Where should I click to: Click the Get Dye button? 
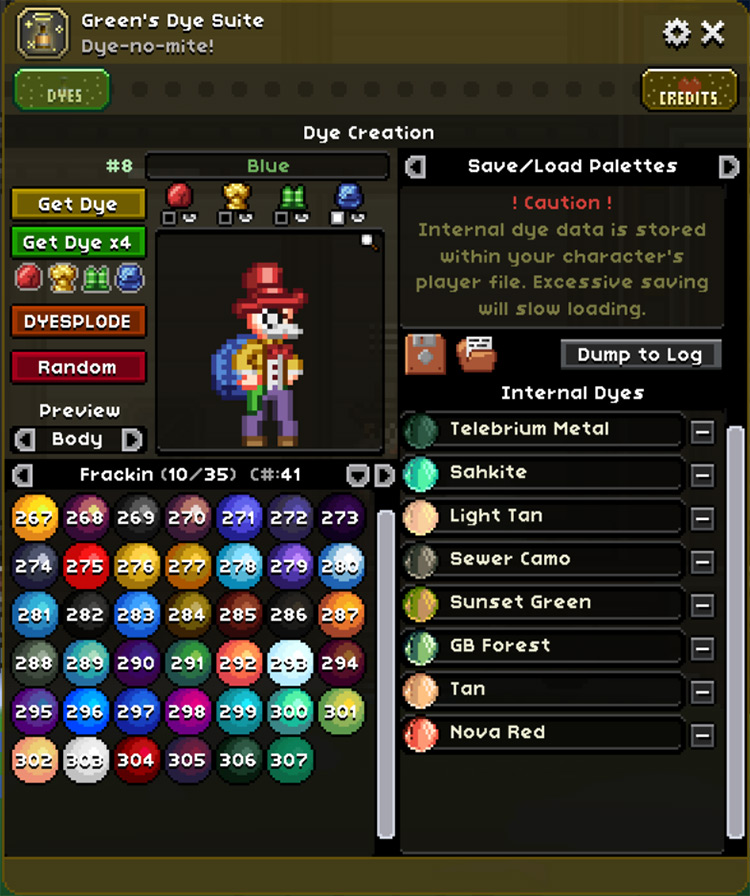pos(78,204)
